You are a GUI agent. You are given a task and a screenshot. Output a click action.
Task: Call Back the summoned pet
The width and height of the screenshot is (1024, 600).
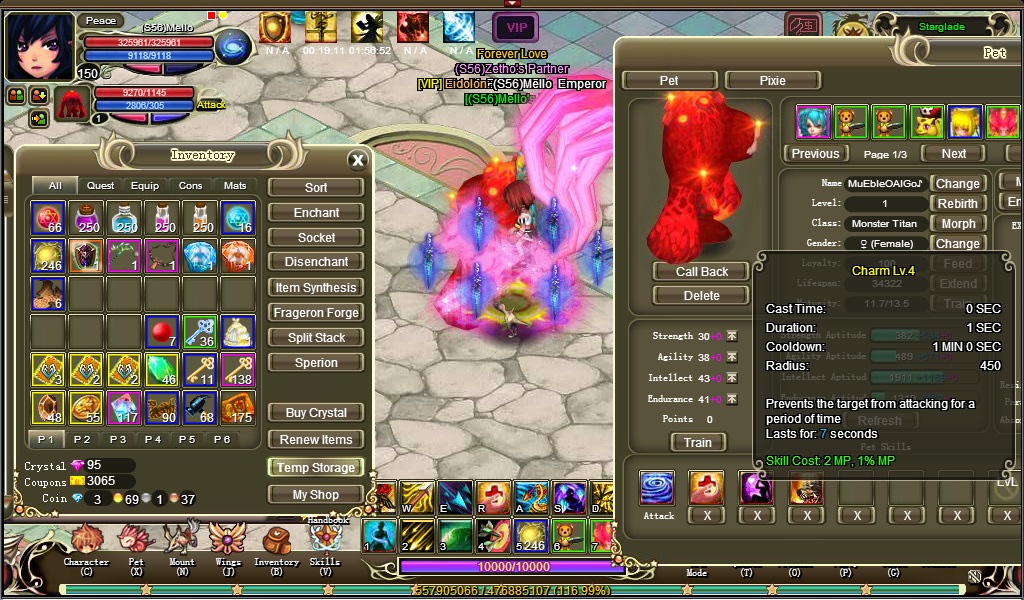[x=701, y=272]
